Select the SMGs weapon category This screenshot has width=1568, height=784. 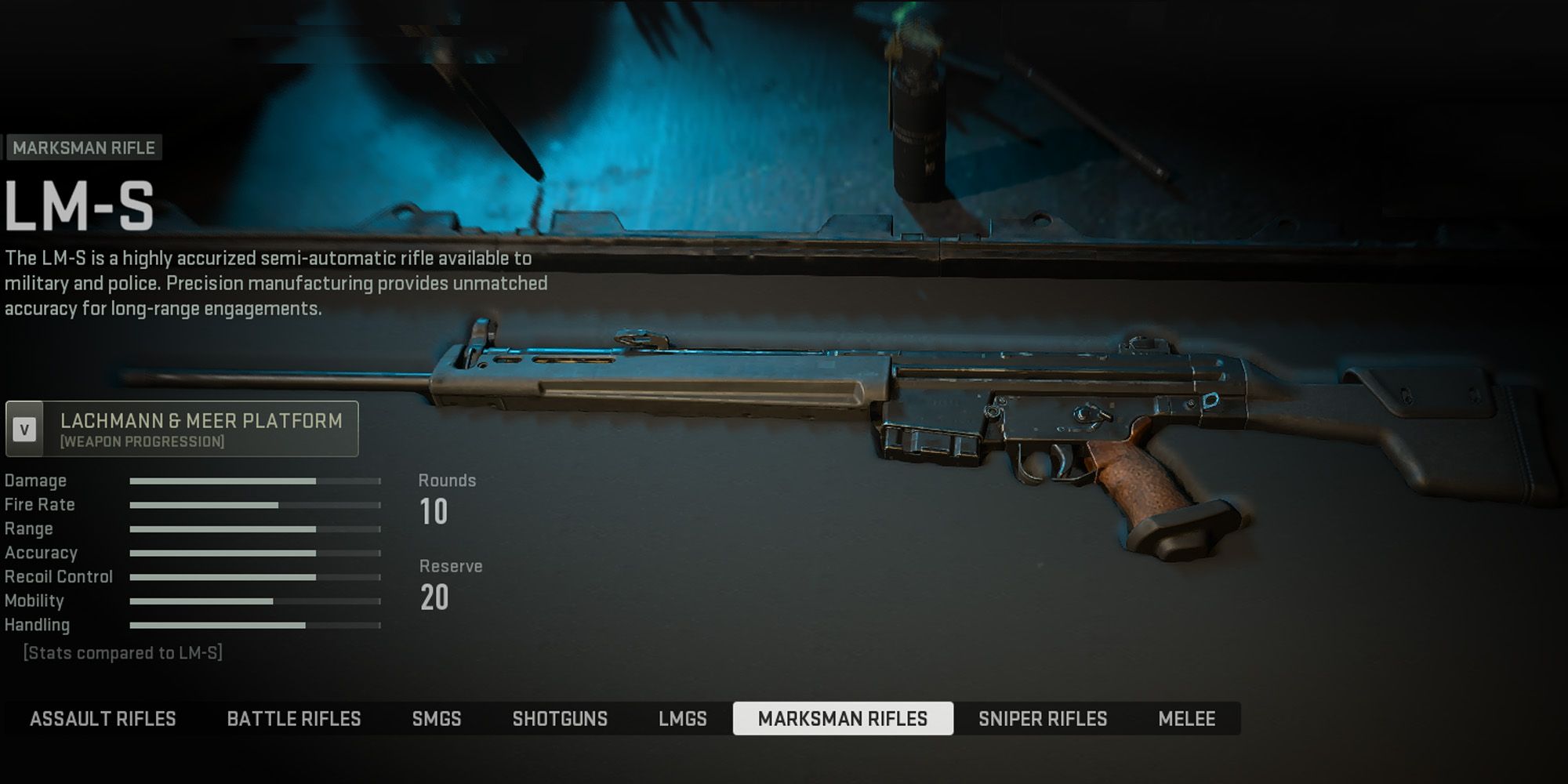tap(437, 718)
